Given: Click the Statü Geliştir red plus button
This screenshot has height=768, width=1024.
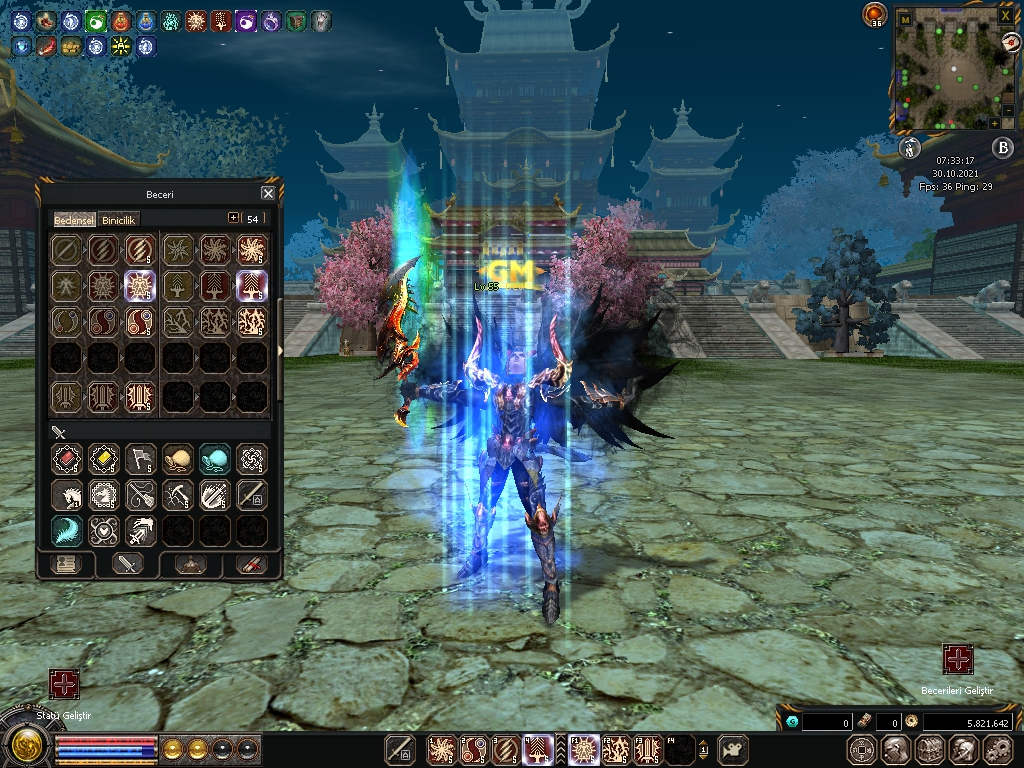Looking at the screenshot, I should (64, 685).
